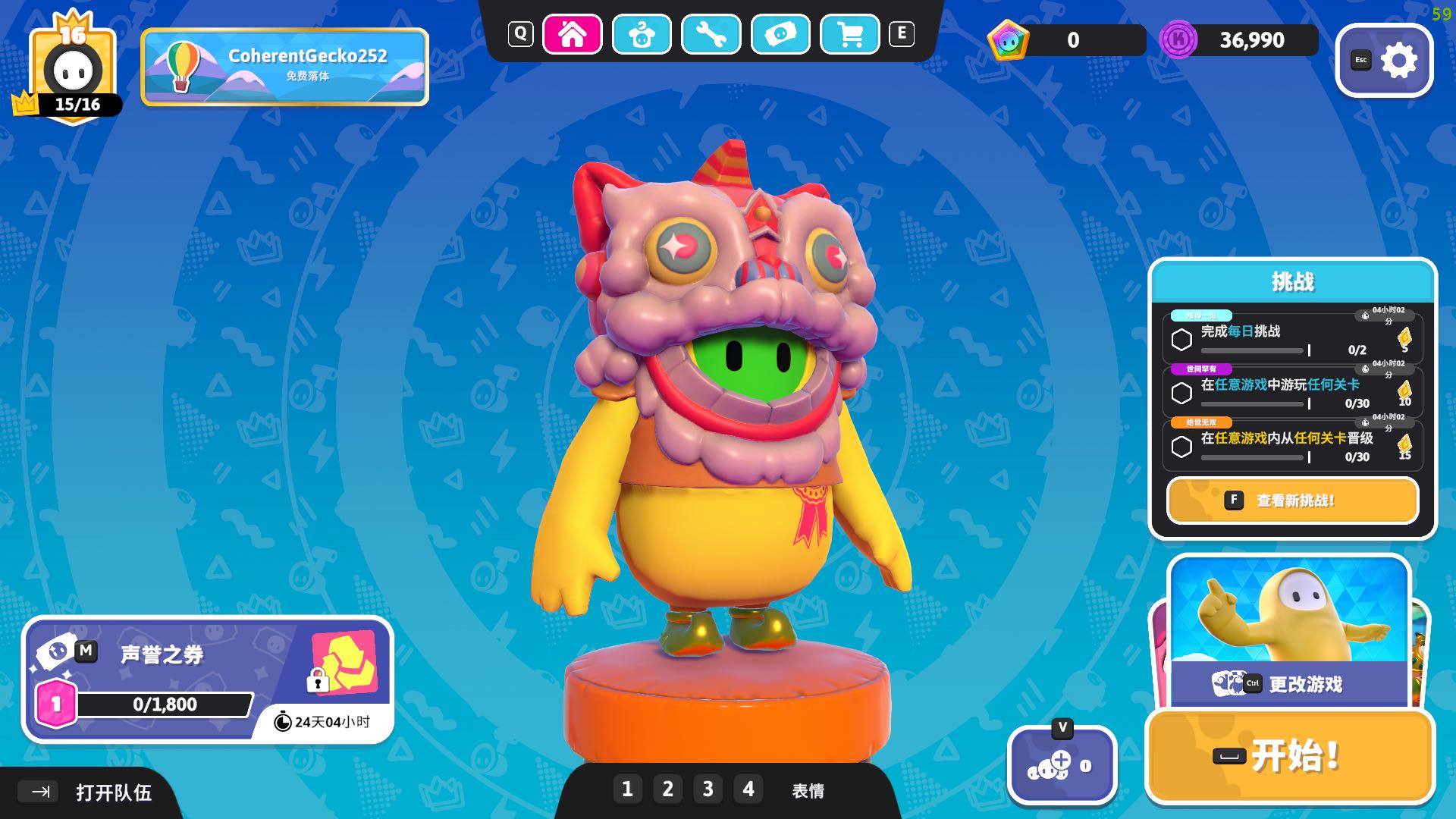Open the 声誉之券 fame pass panel
Image resolution: width=1456 pixels, height=819 pixels.
207,679
